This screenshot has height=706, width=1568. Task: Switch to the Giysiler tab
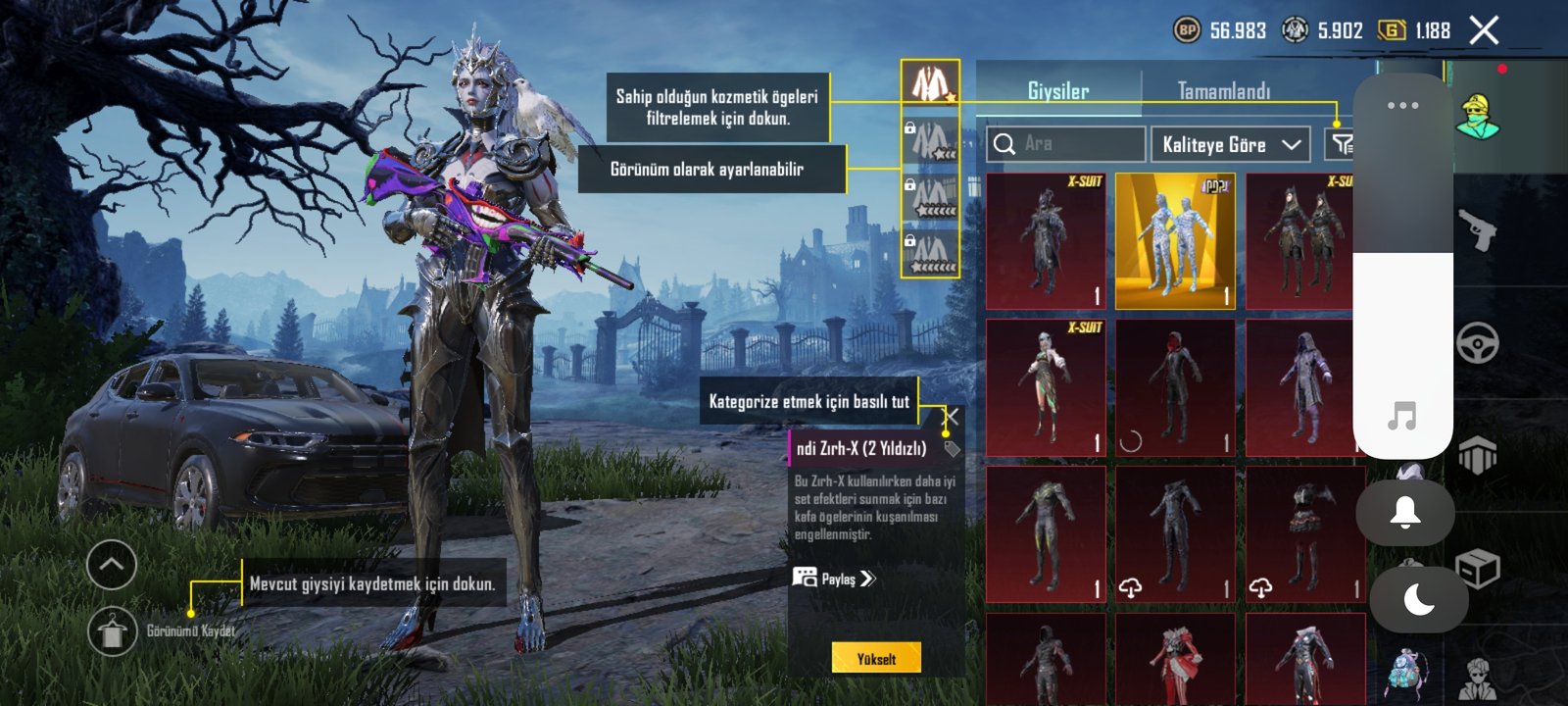[1057, 91]
